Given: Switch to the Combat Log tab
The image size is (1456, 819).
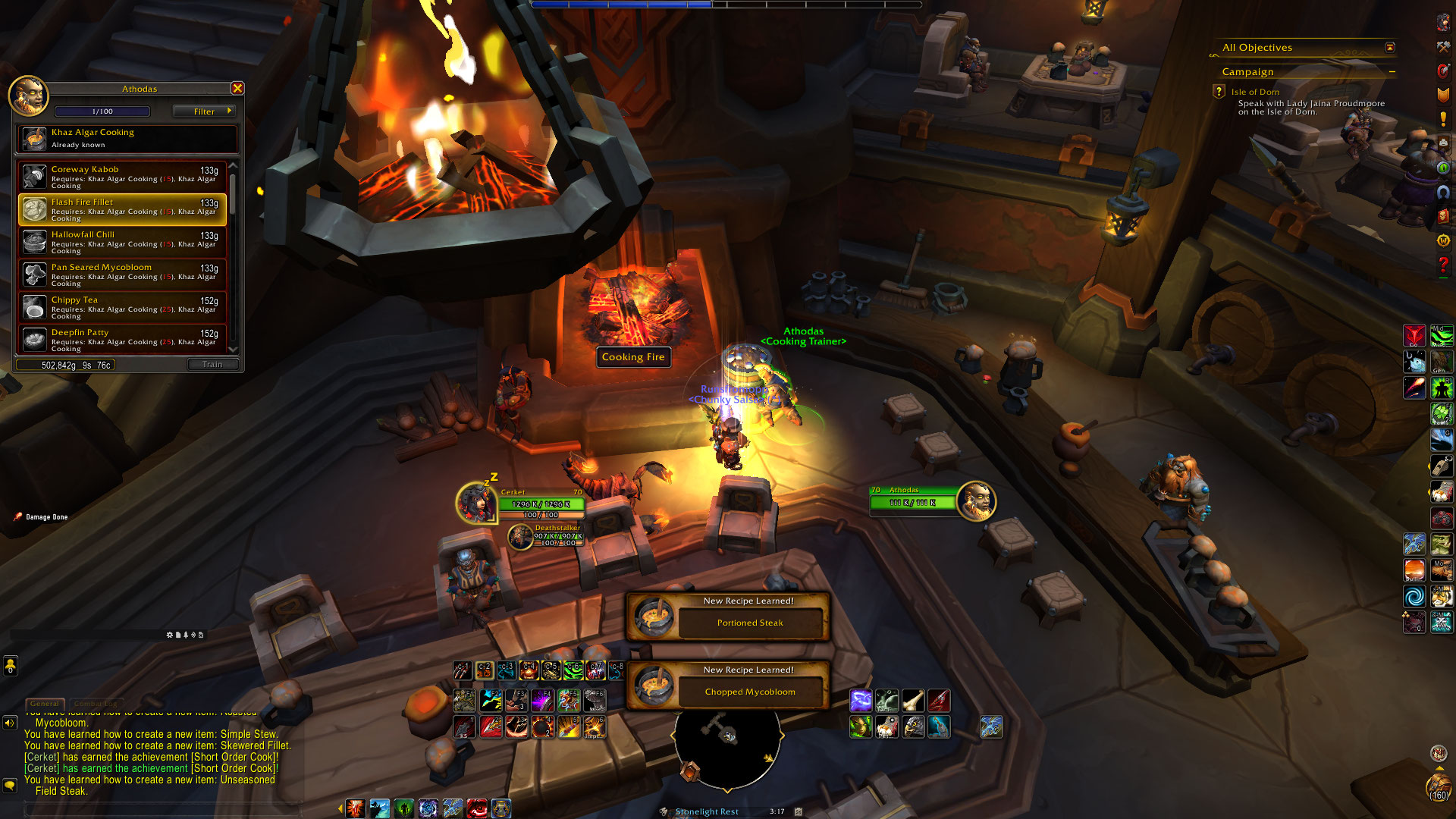Looking at the screenshot, I should click(96, 704).
